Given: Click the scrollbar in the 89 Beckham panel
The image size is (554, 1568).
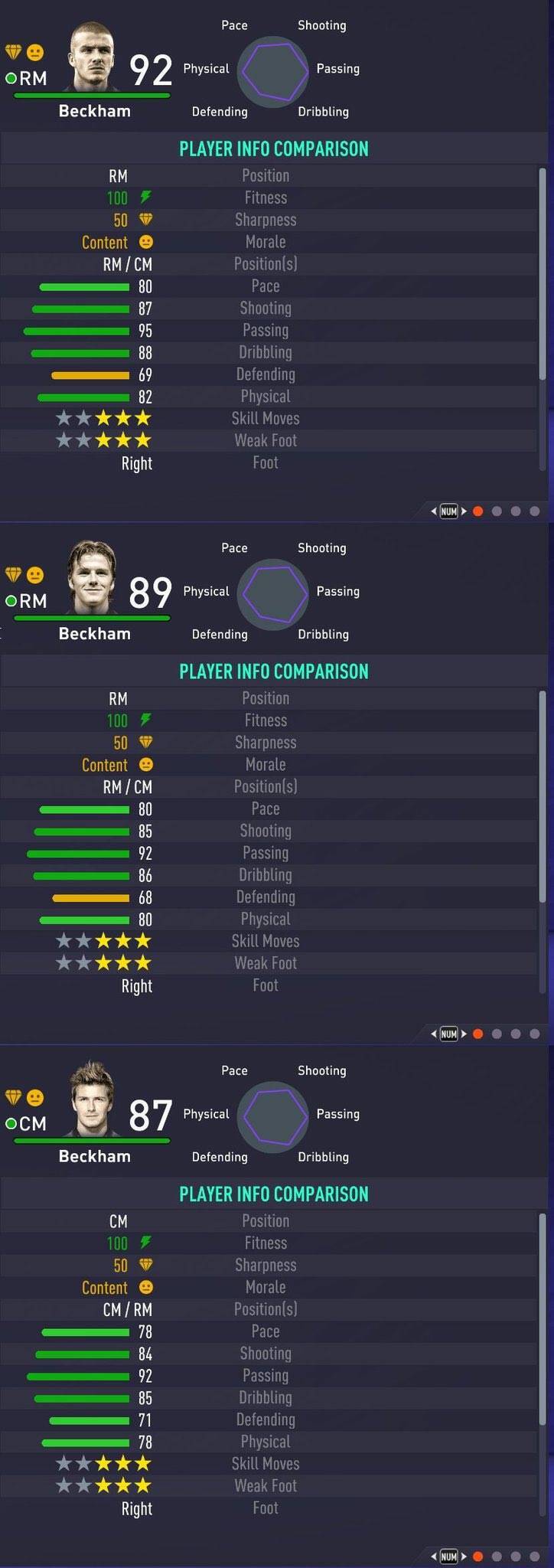Looking at the screenshot, I should point(542,841).
